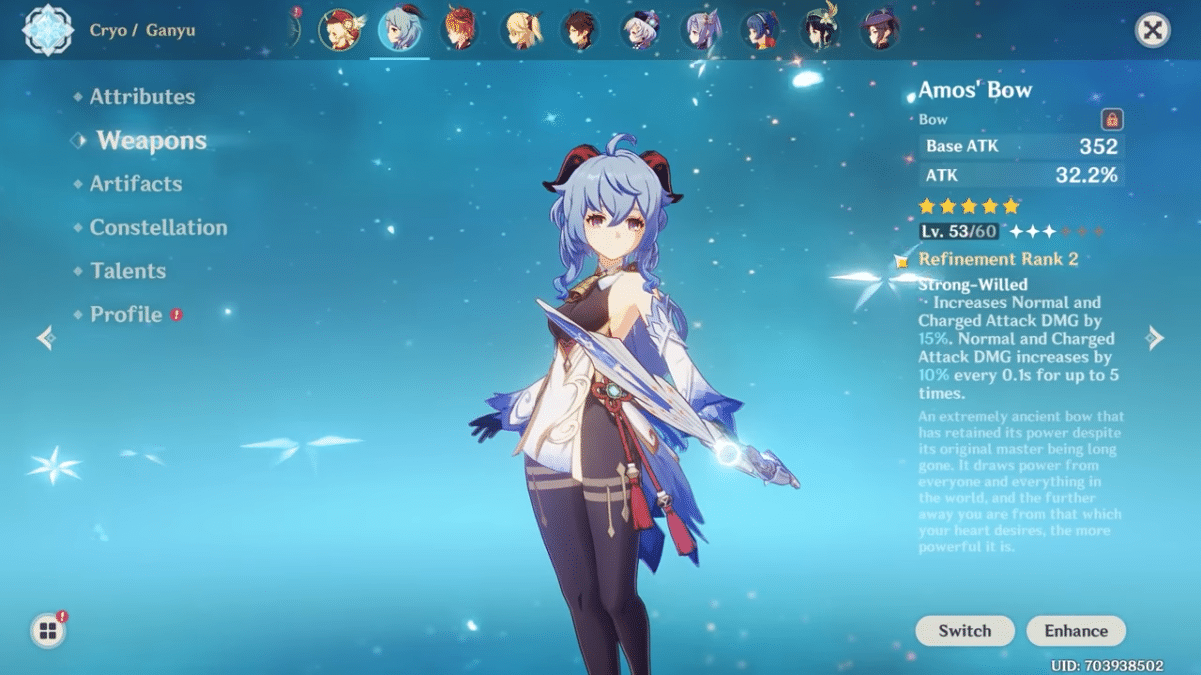Go to the Artifacts section
This screenshot has height=675, width=1201.
coord(136,184)
